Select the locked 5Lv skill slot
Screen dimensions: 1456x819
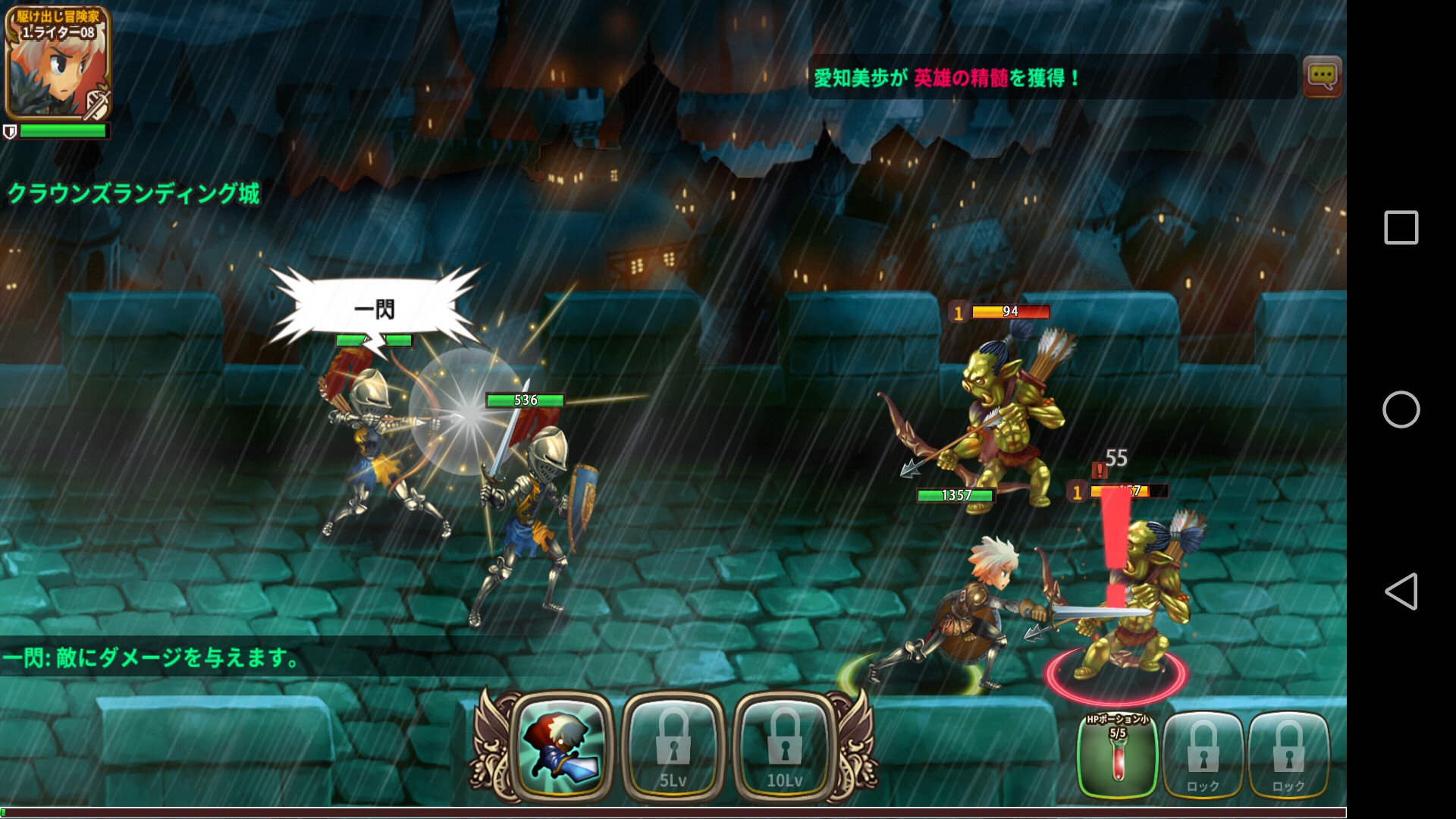click(673, 746)
